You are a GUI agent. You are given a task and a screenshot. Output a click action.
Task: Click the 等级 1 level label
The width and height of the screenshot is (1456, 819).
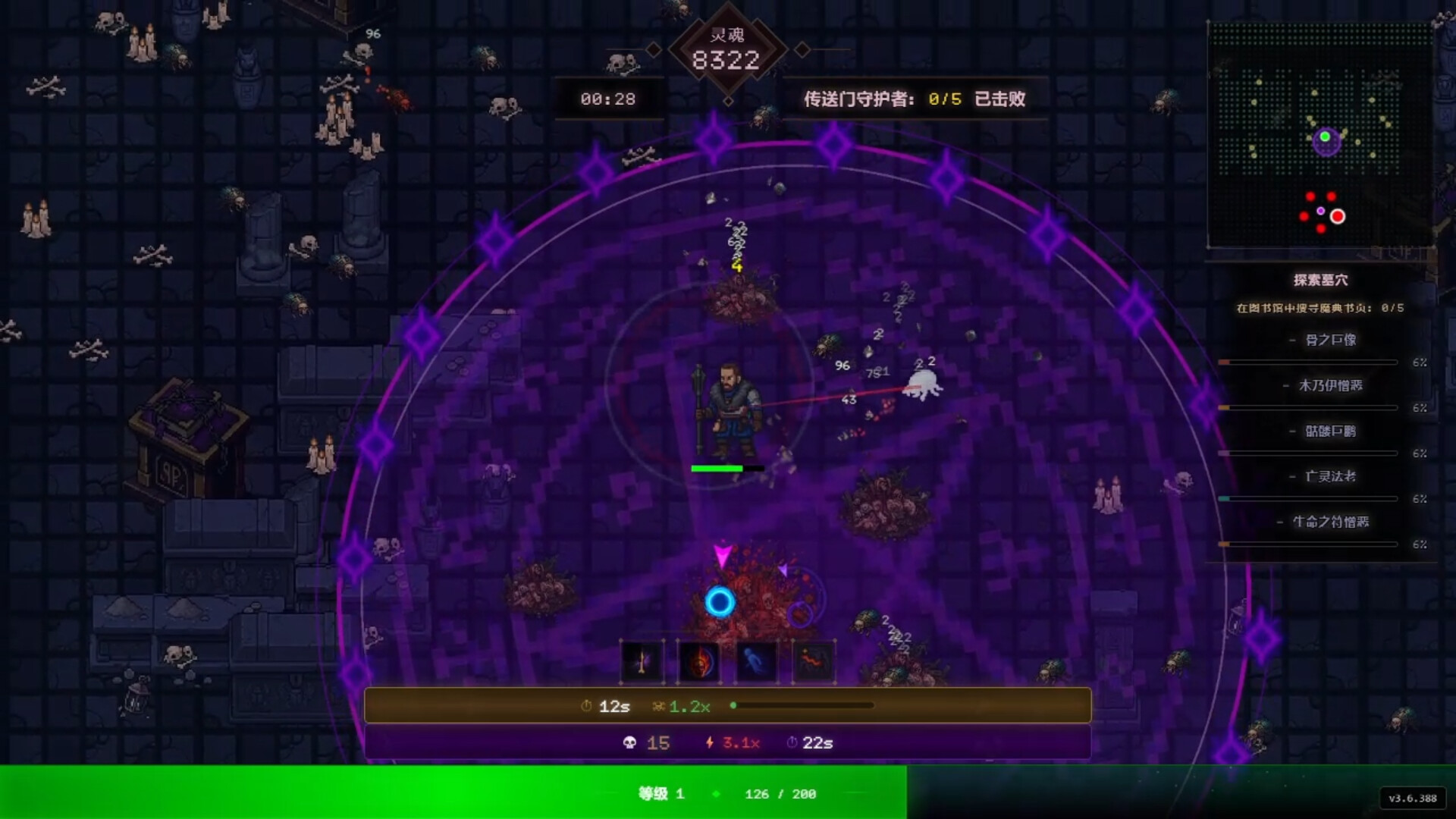tap(660, 794)
